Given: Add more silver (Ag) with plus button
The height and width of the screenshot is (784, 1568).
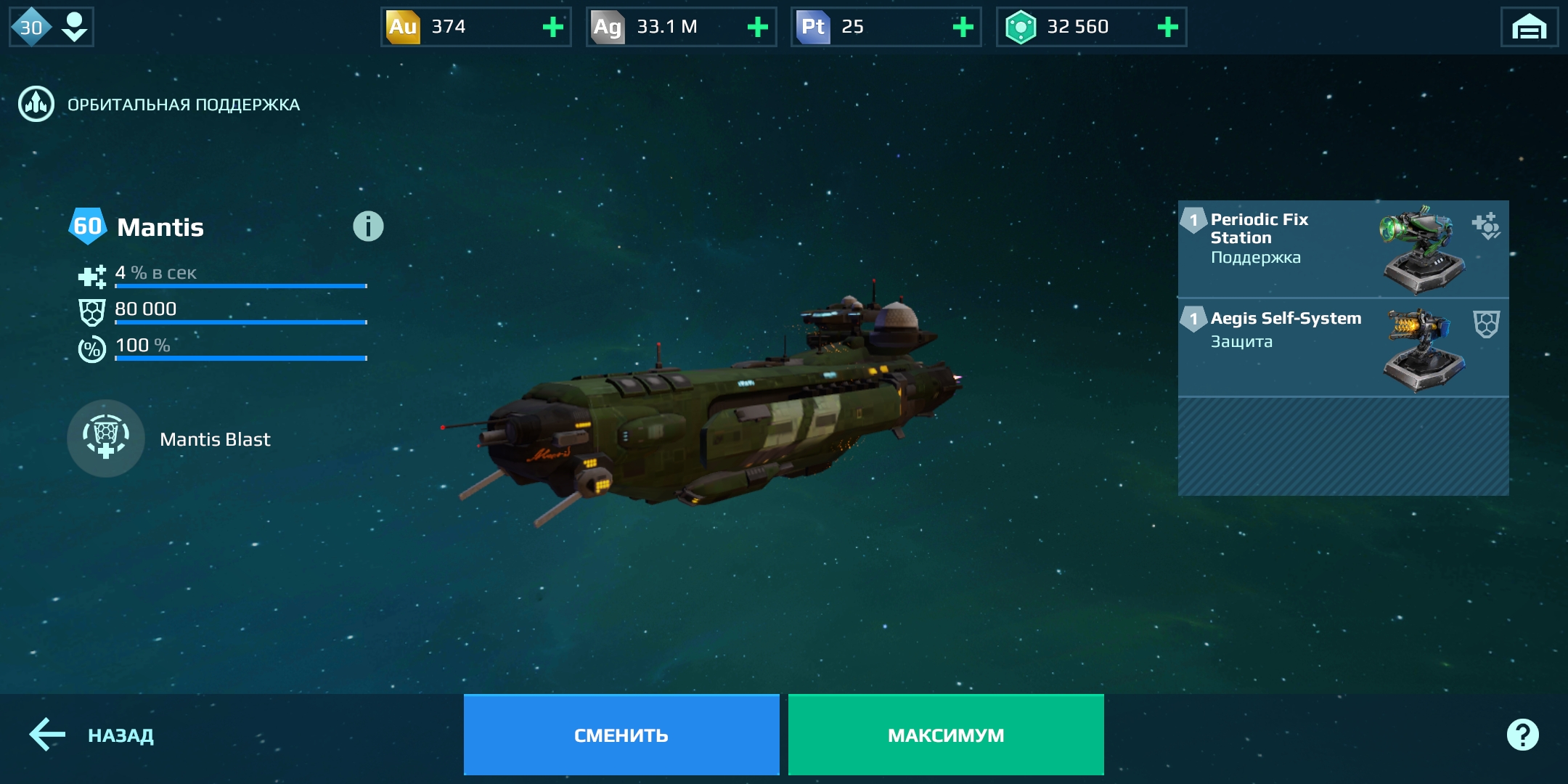Looking at the screenshot, I should [758, 28].
